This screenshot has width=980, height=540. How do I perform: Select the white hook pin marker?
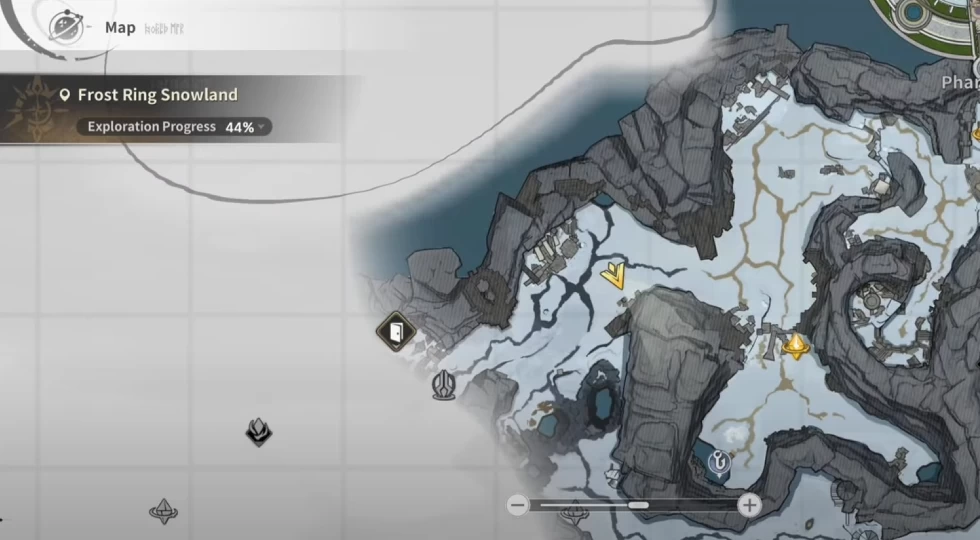click(x=718, y=461)
